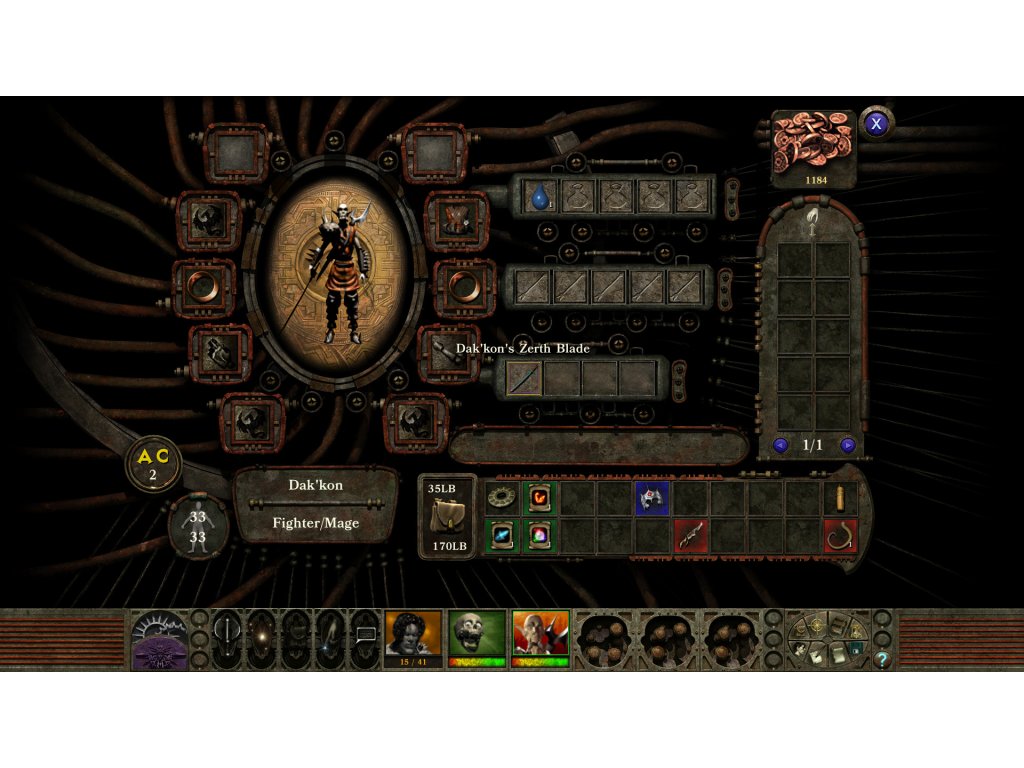Select Dak'kon's portrait in the party bar
The image size is (1024, 768).
point(540,634)
